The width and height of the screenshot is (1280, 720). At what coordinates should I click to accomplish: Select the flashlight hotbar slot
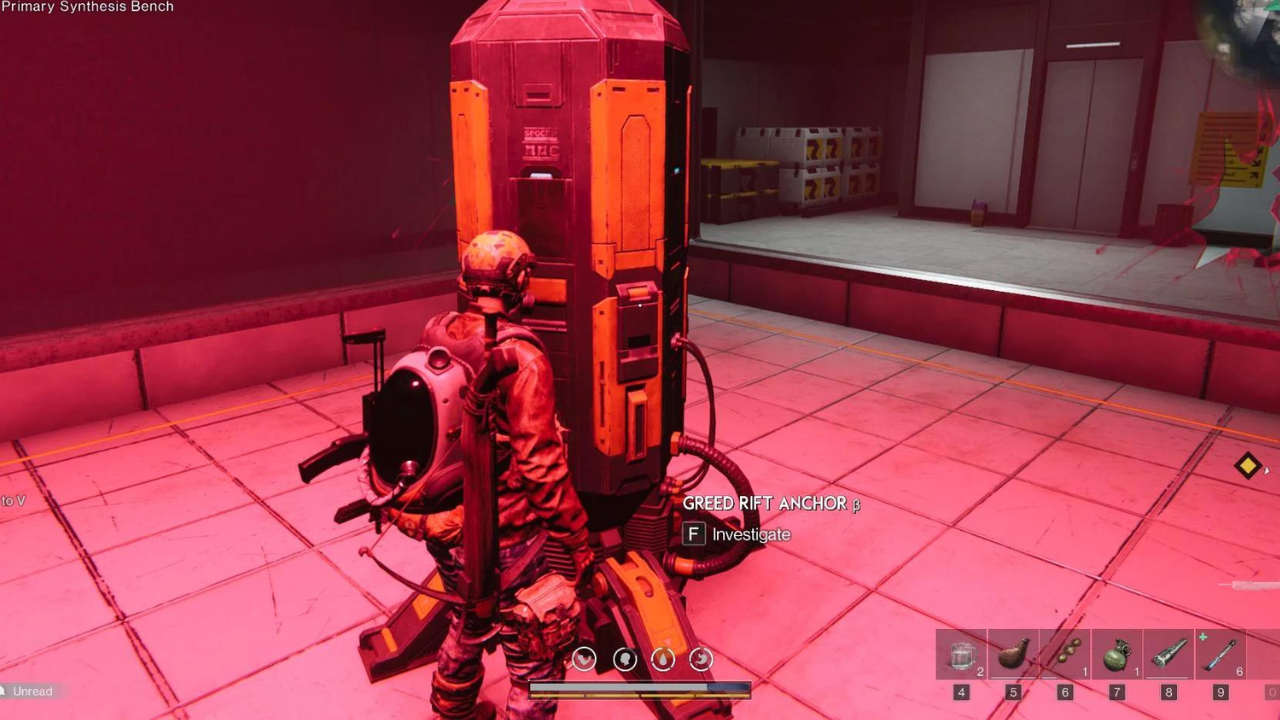coord(1168,655)
